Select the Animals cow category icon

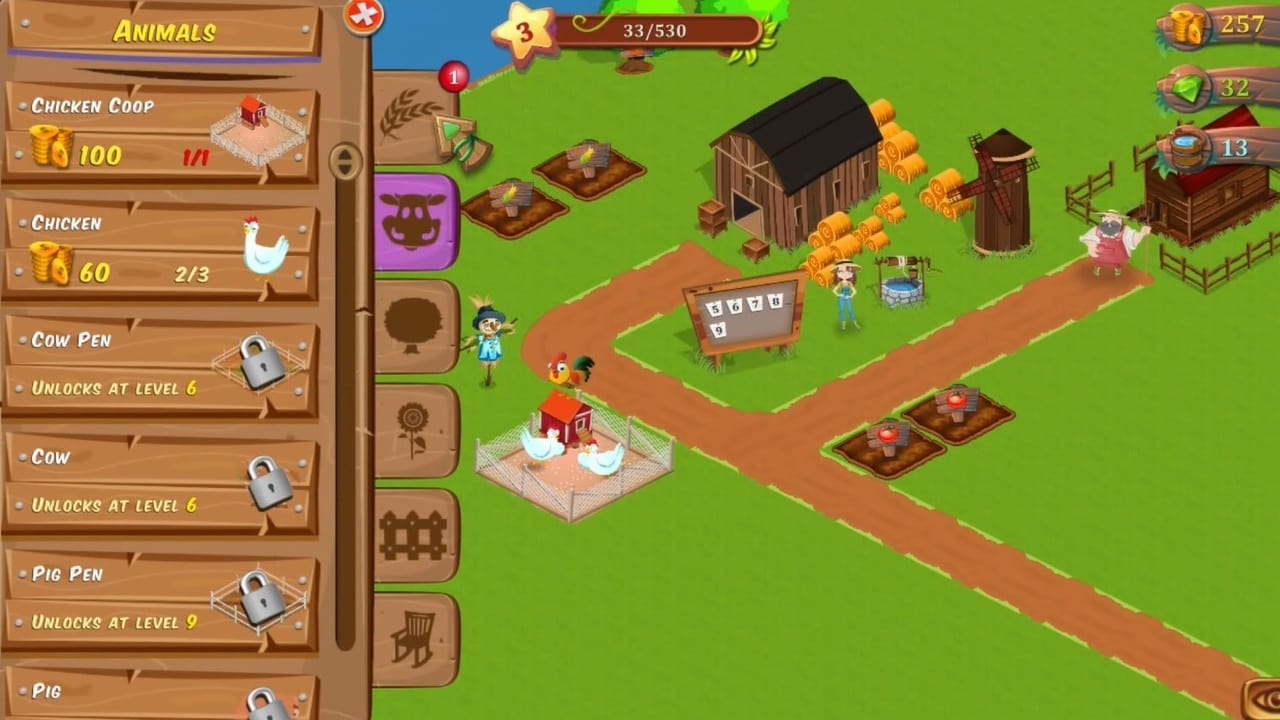(415, 217)
